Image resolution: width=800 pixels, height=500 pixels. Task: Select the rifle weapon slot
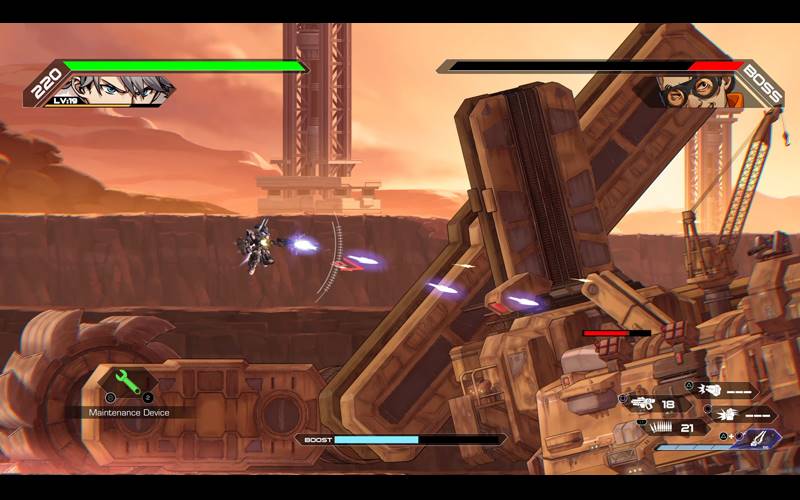641,404
